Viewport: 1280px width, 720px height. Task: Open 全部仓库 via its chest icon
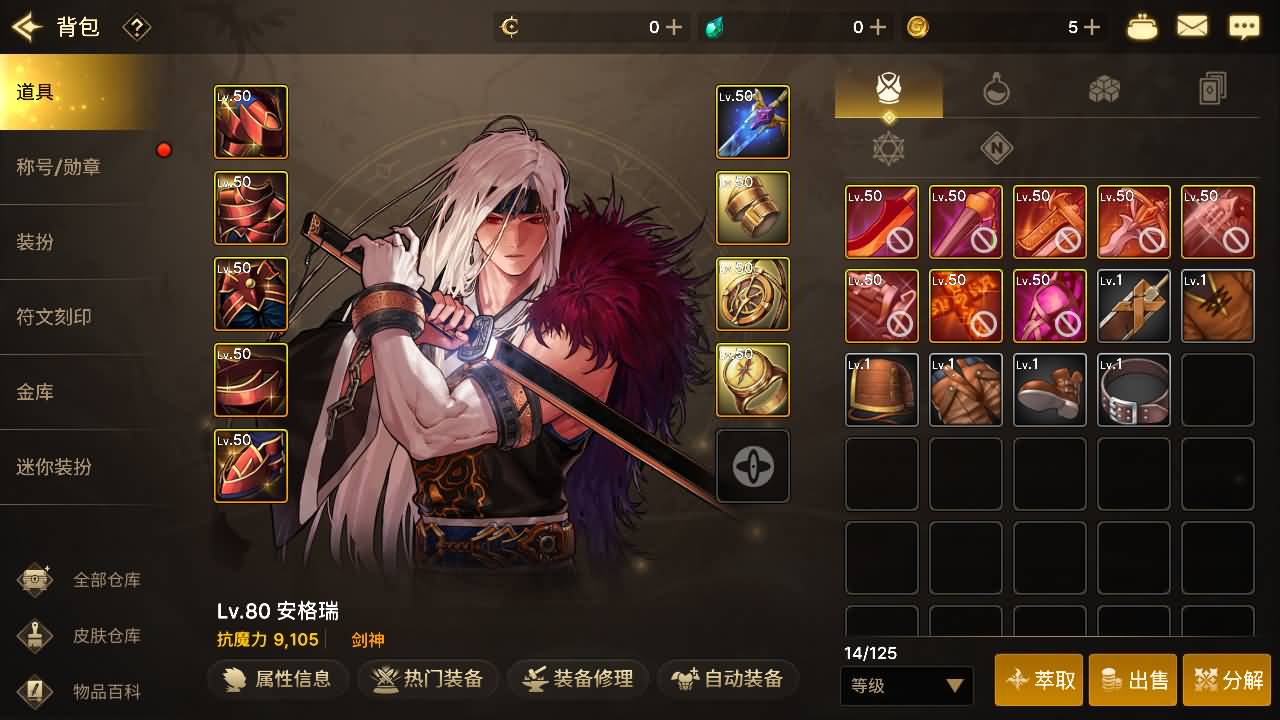[x=37, y=581]
